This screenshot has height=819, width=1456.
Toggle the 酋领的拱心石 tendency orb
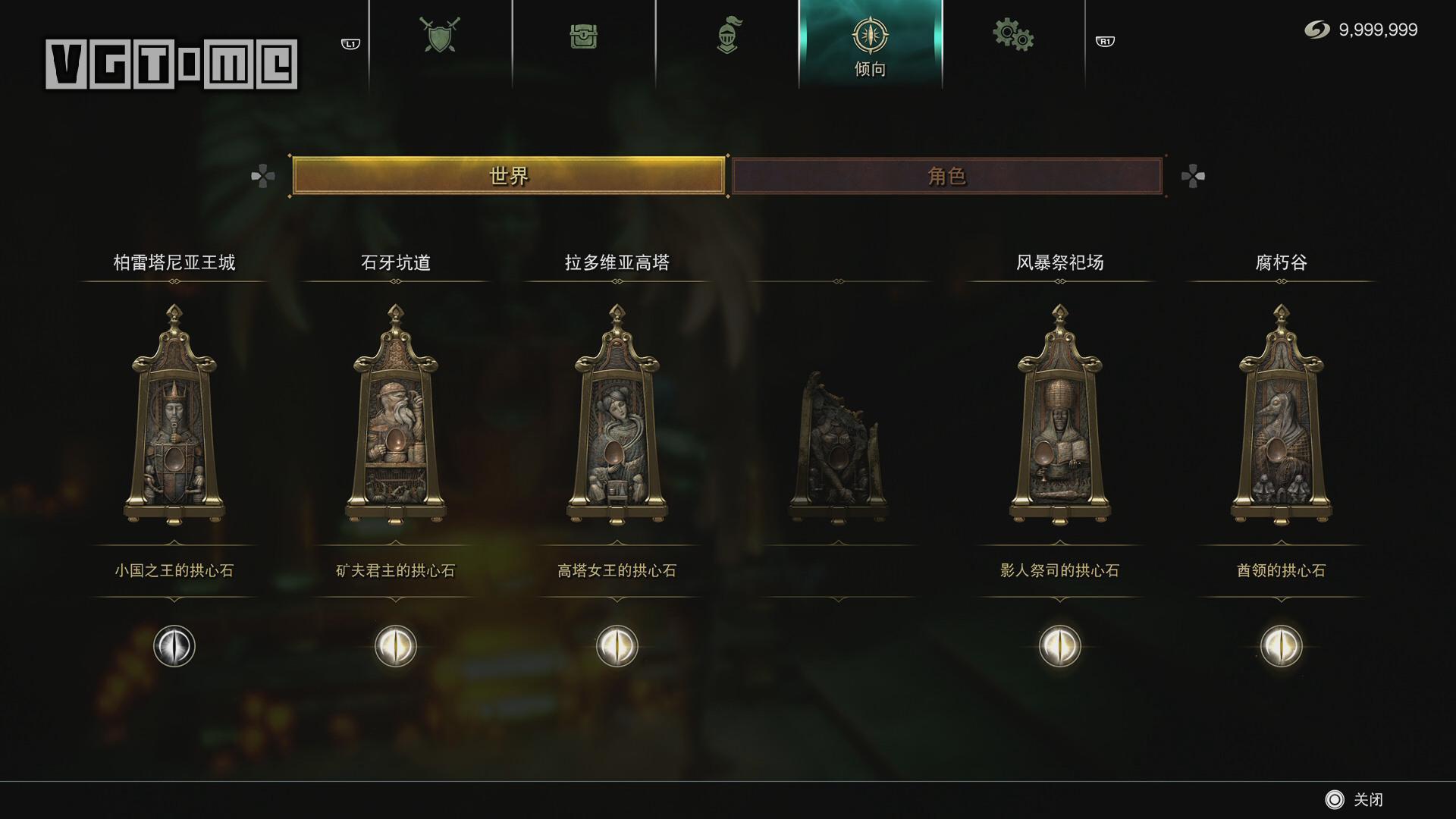coord(1280,646)
